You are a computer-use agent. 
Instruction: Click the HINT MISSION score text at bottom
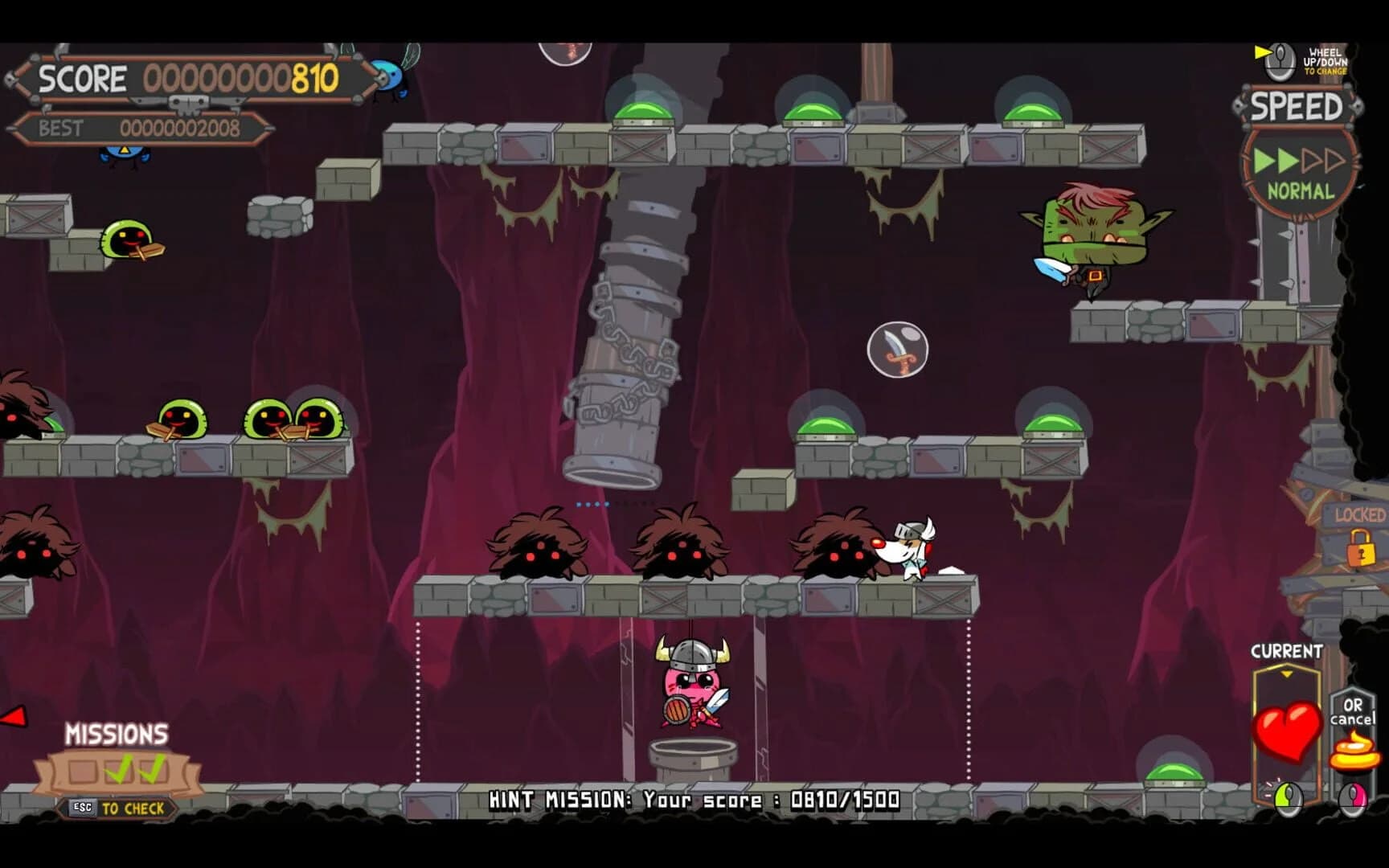click(x=693, y=799)
